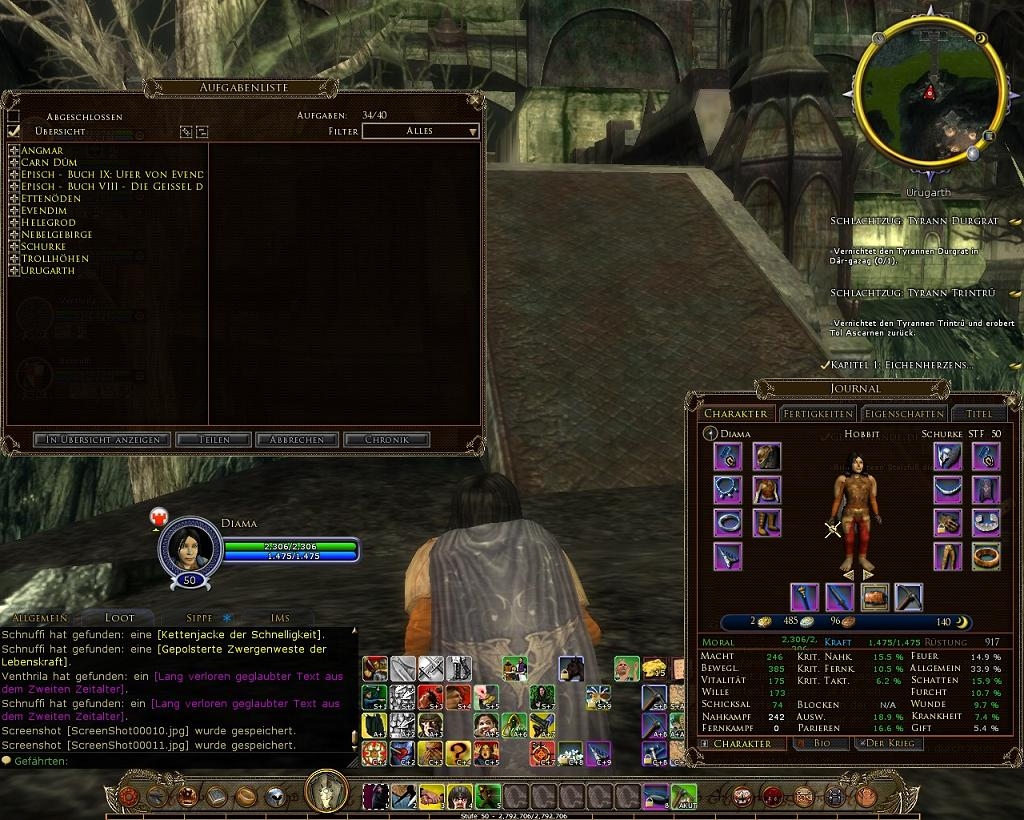Viewport: 1024px width, 820px height.
Task: Toggle the Abgeschlossen checkbox
Action: [x=14, y=117]
